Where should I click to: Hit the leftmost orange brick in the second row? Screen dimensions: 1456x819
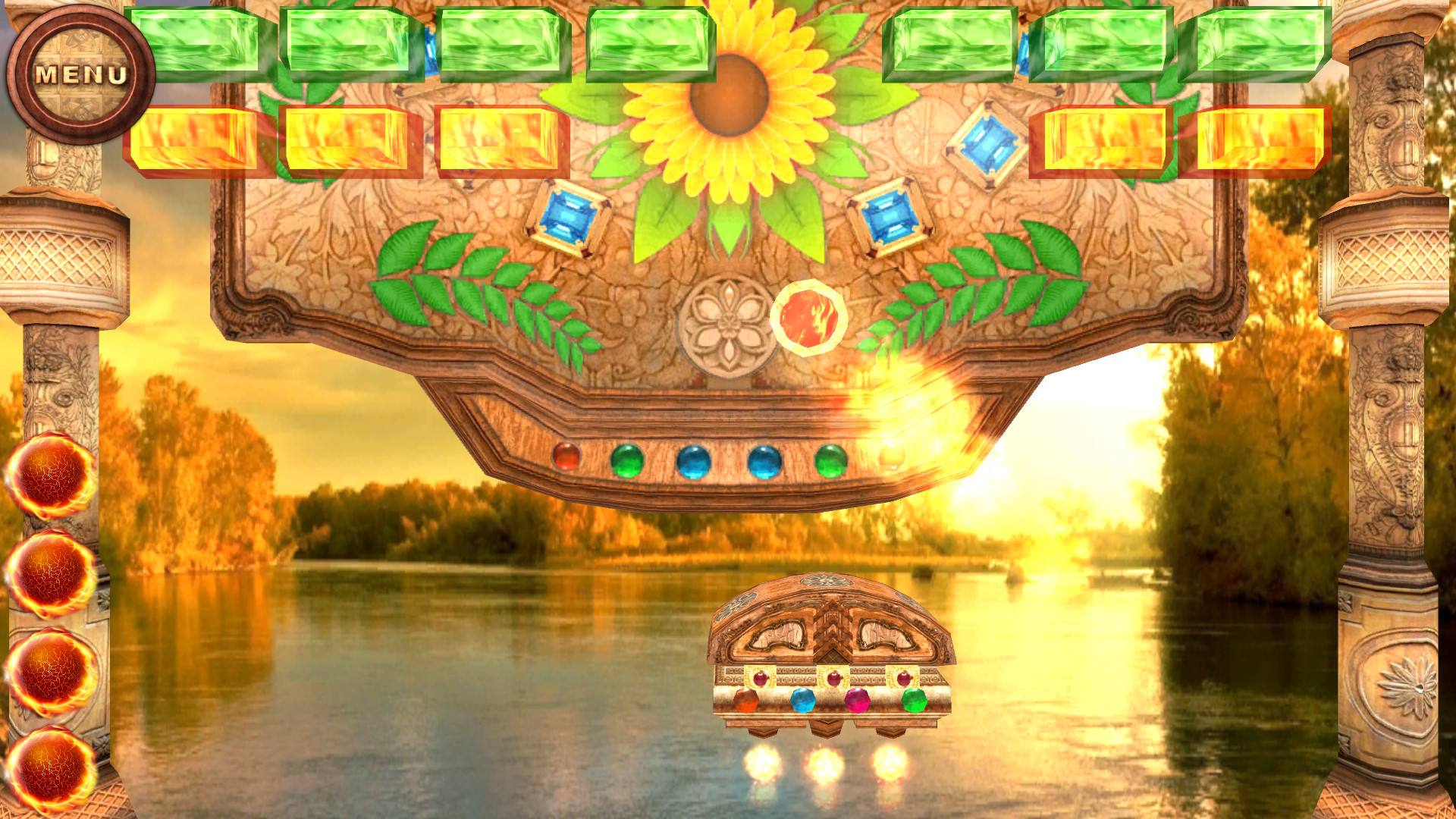tap(199, 144)
